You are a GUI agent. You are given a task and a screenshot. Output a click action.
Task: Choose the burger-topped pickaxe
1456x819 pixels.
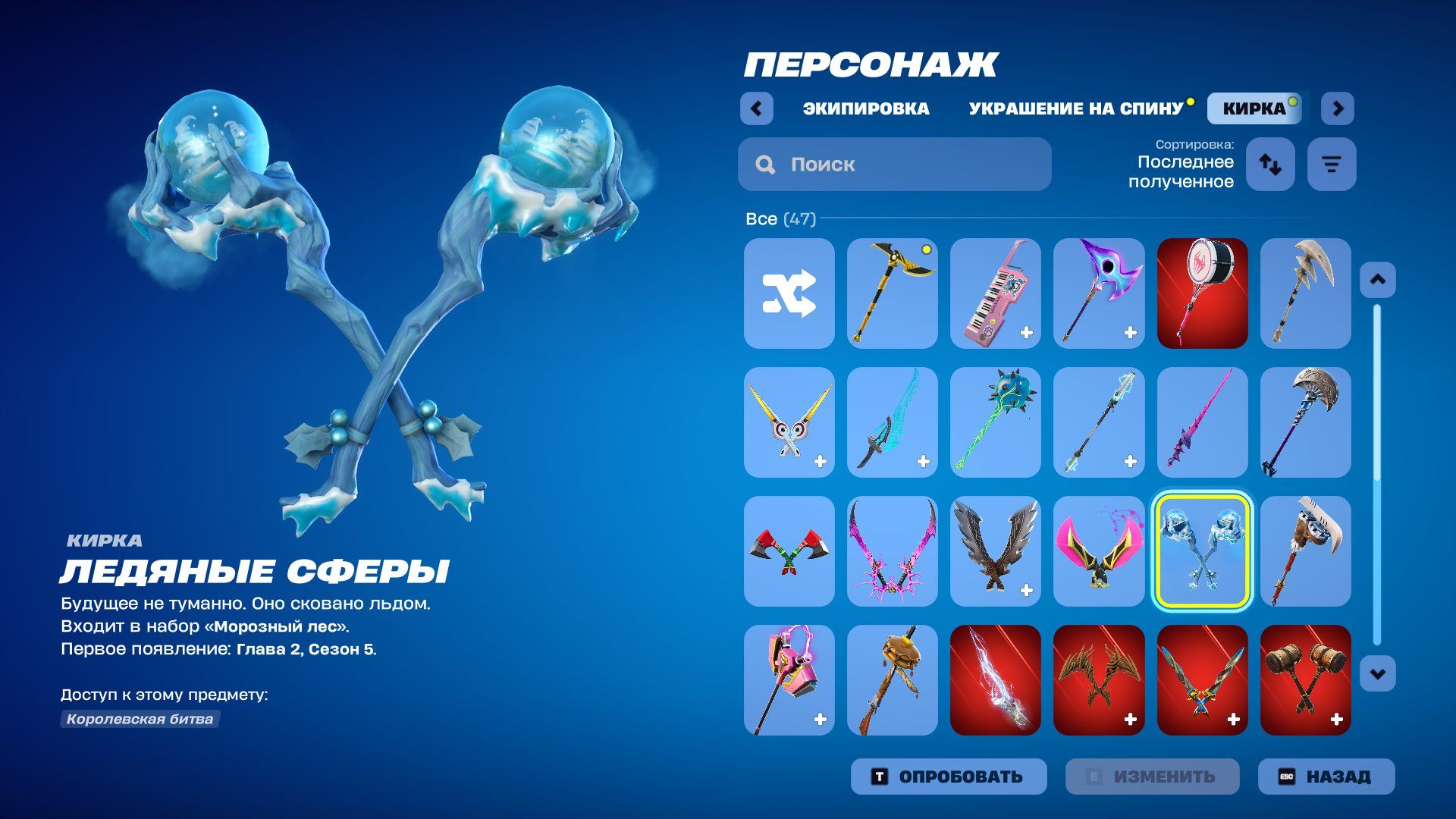[892, 680]
